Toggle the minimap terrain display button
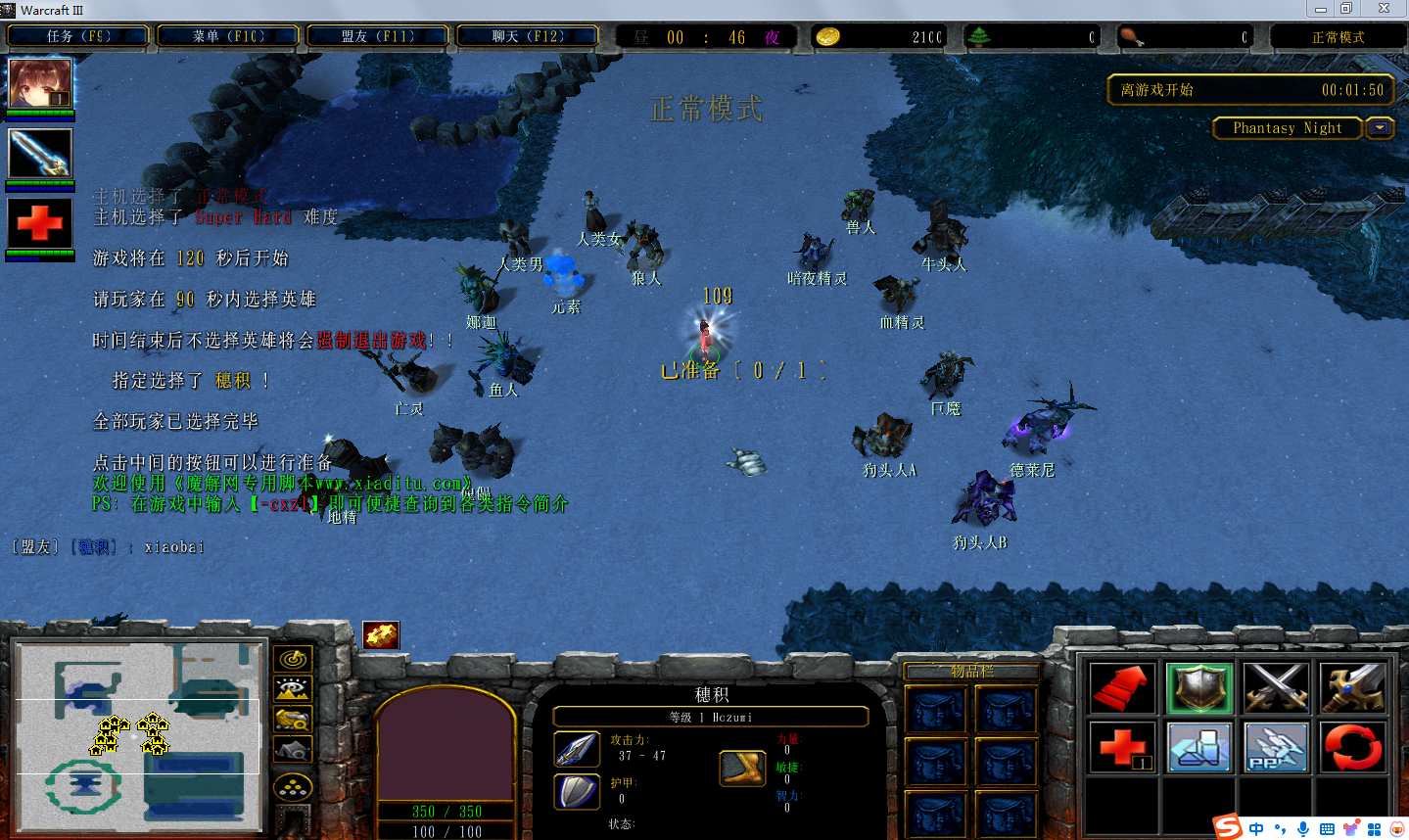Viewport: 1409px width, 840px height. tap(293, 689)
